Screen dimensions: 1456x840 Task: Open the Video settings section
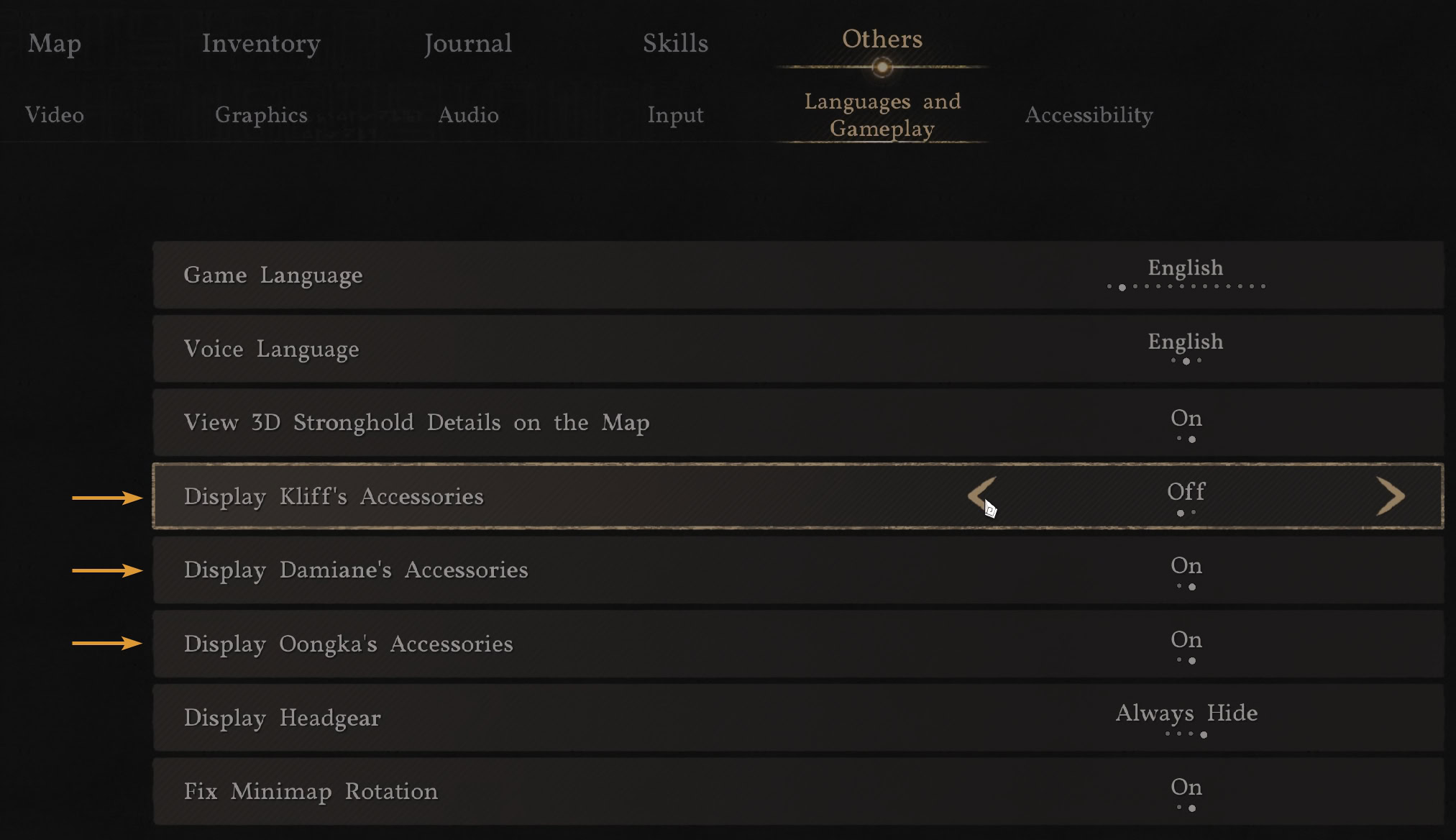(x=55, y=115)
